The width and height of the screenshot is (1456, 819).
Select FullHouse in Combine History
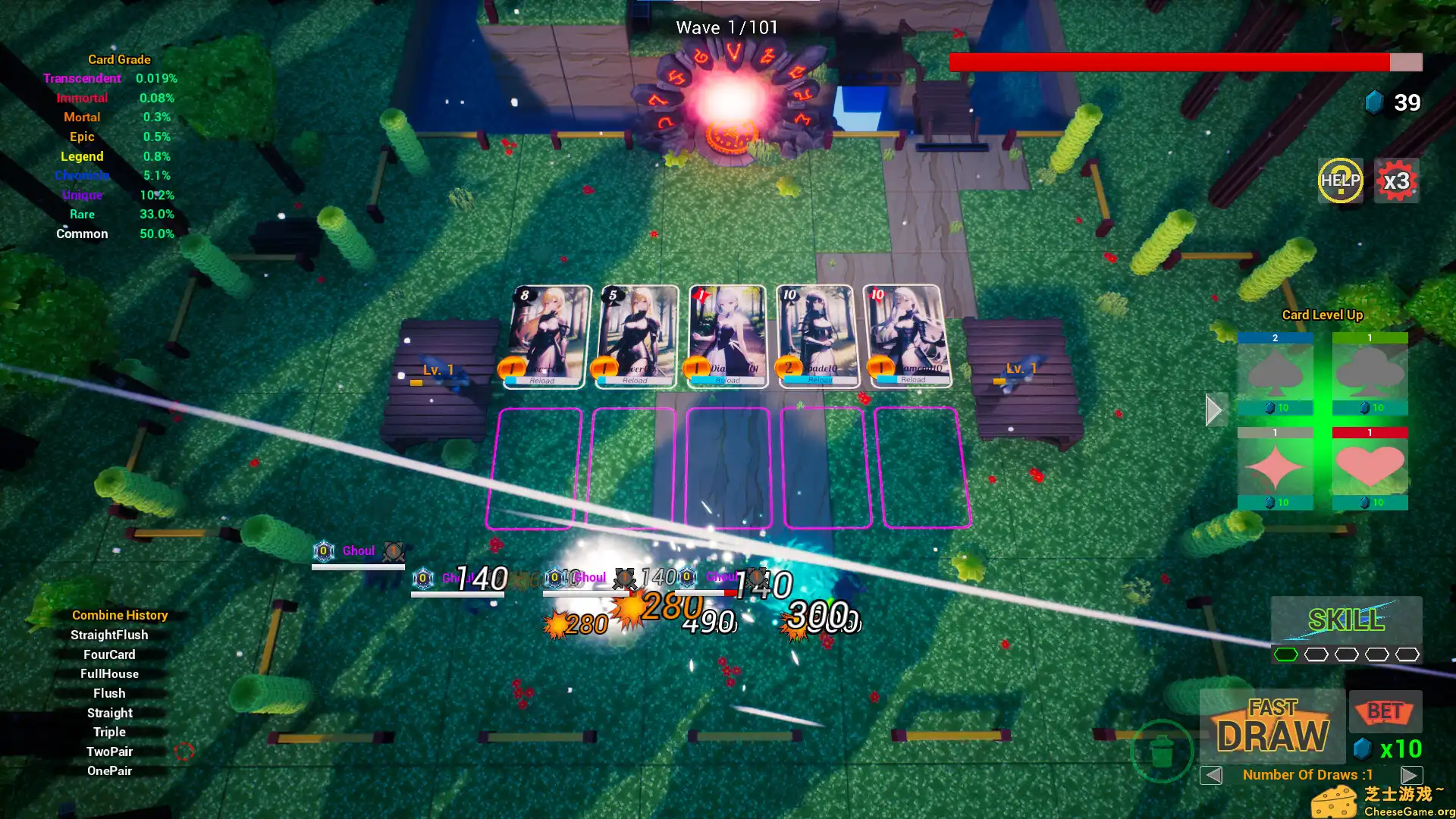108,673
